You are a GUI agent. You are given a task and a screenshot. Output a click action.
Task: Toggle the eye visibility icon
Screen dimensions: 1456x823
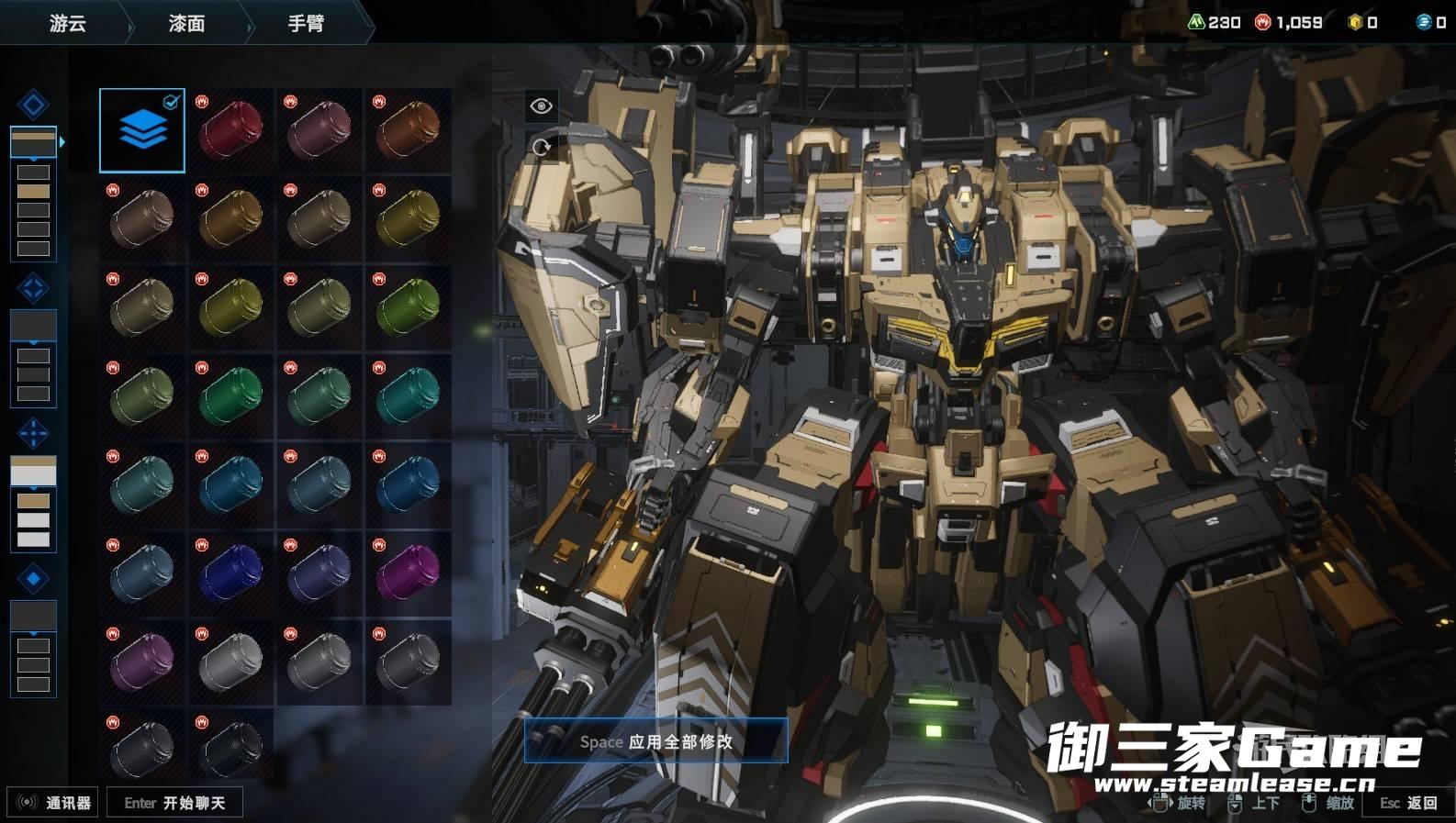tap(542, 106)
